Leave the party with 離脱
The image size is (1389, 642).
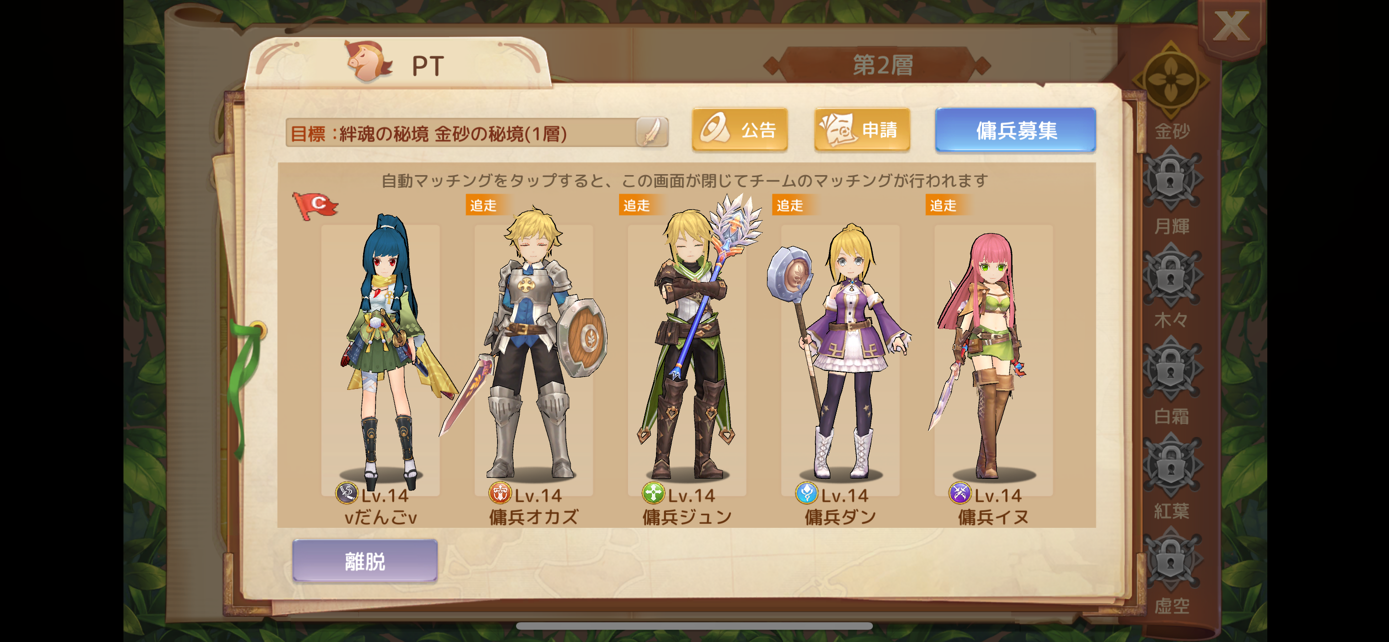(365, 561)
